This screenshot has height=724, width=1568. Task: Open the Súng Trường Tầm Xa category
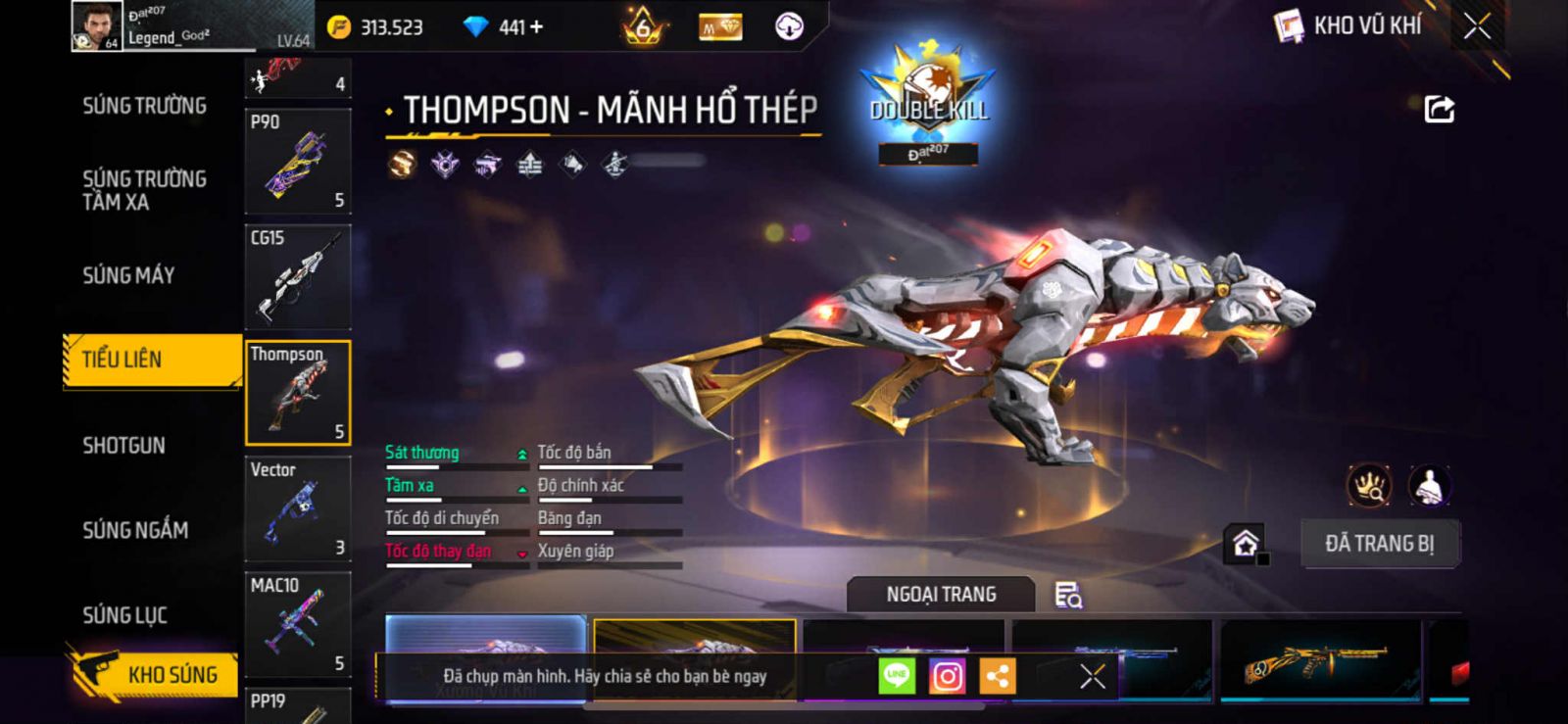click(x=144, y=190)
